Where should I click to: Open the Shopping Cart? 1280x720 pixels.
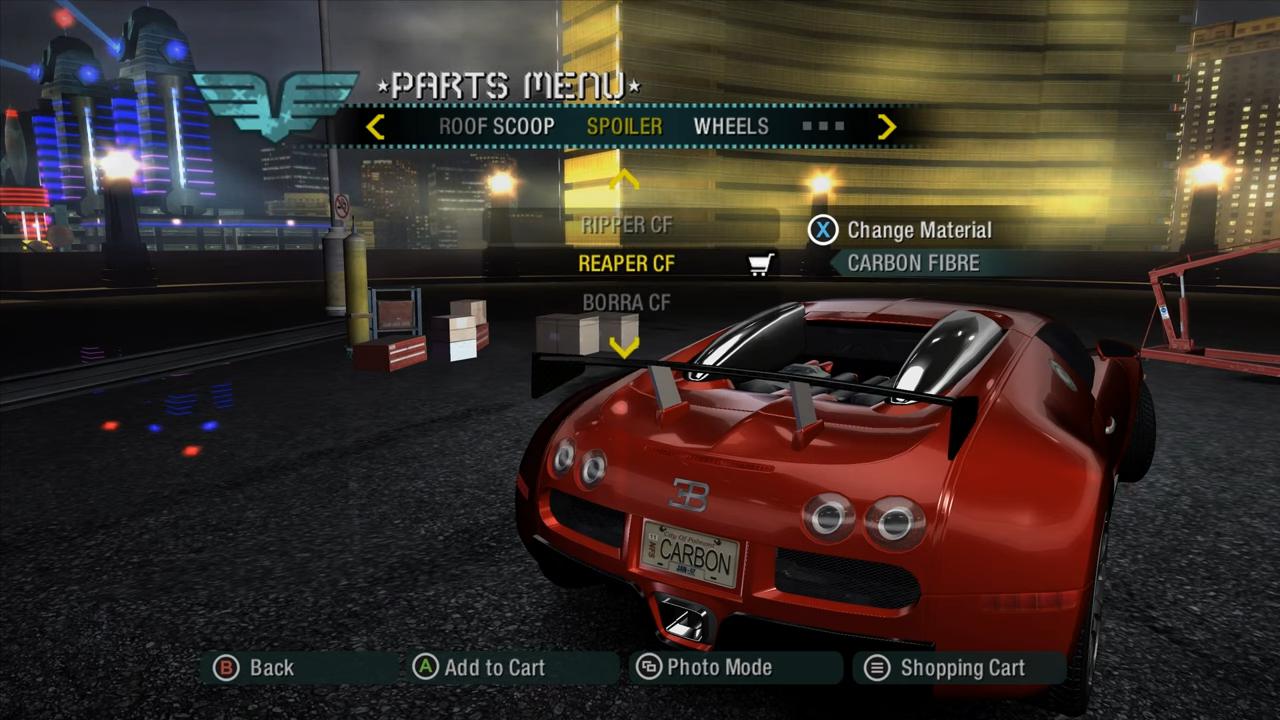(948, 668)
